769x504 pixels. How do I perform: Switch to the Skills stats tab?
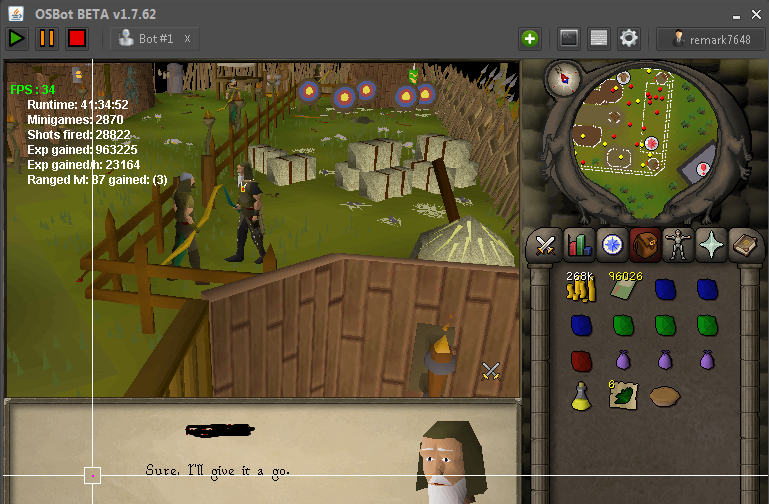(x=577, y=244)
